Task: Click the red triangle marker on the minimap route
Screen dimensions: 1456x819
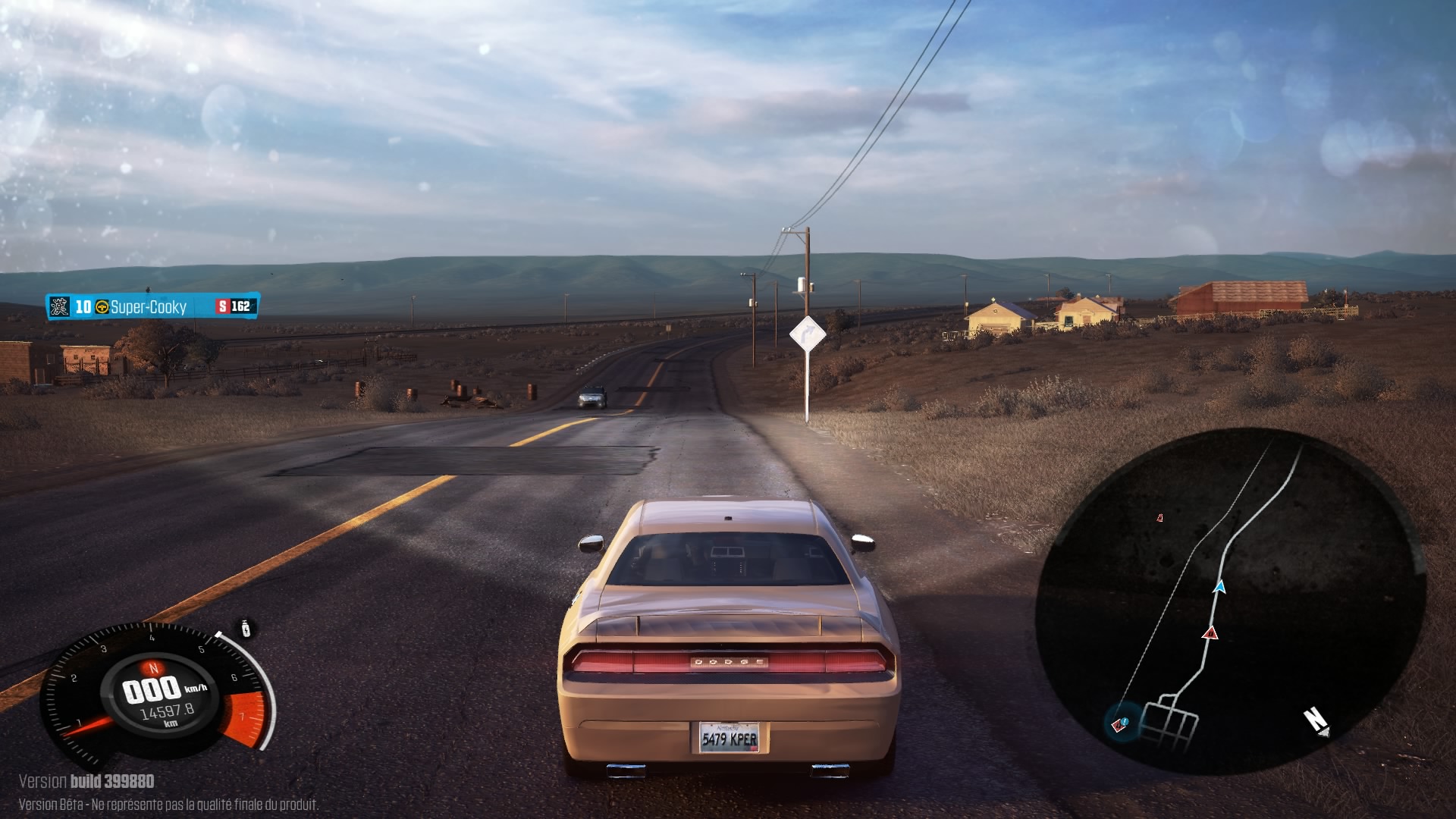Action: point(1210,632)
